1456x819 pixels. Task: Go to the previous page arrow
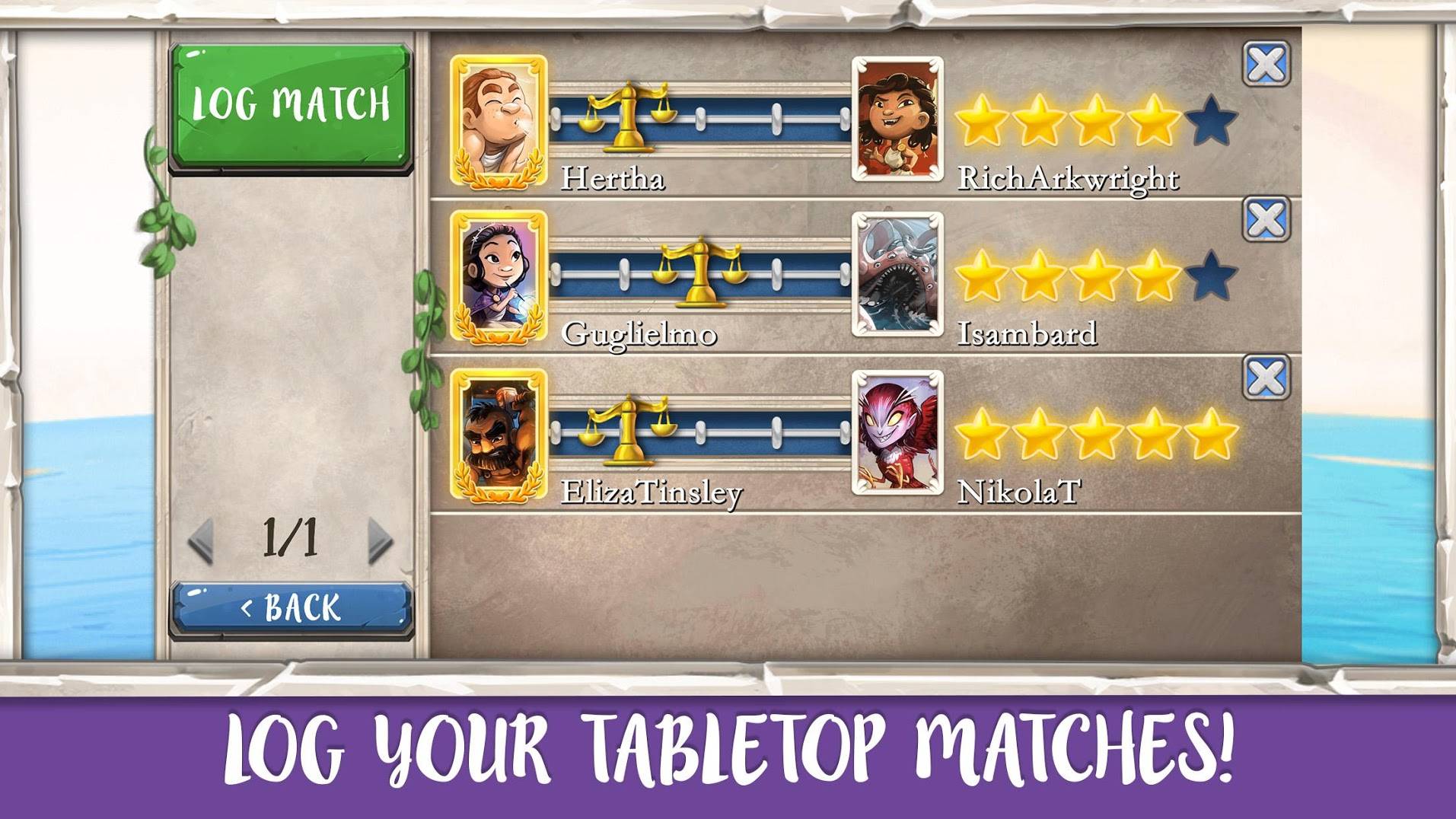pos(202,540)
